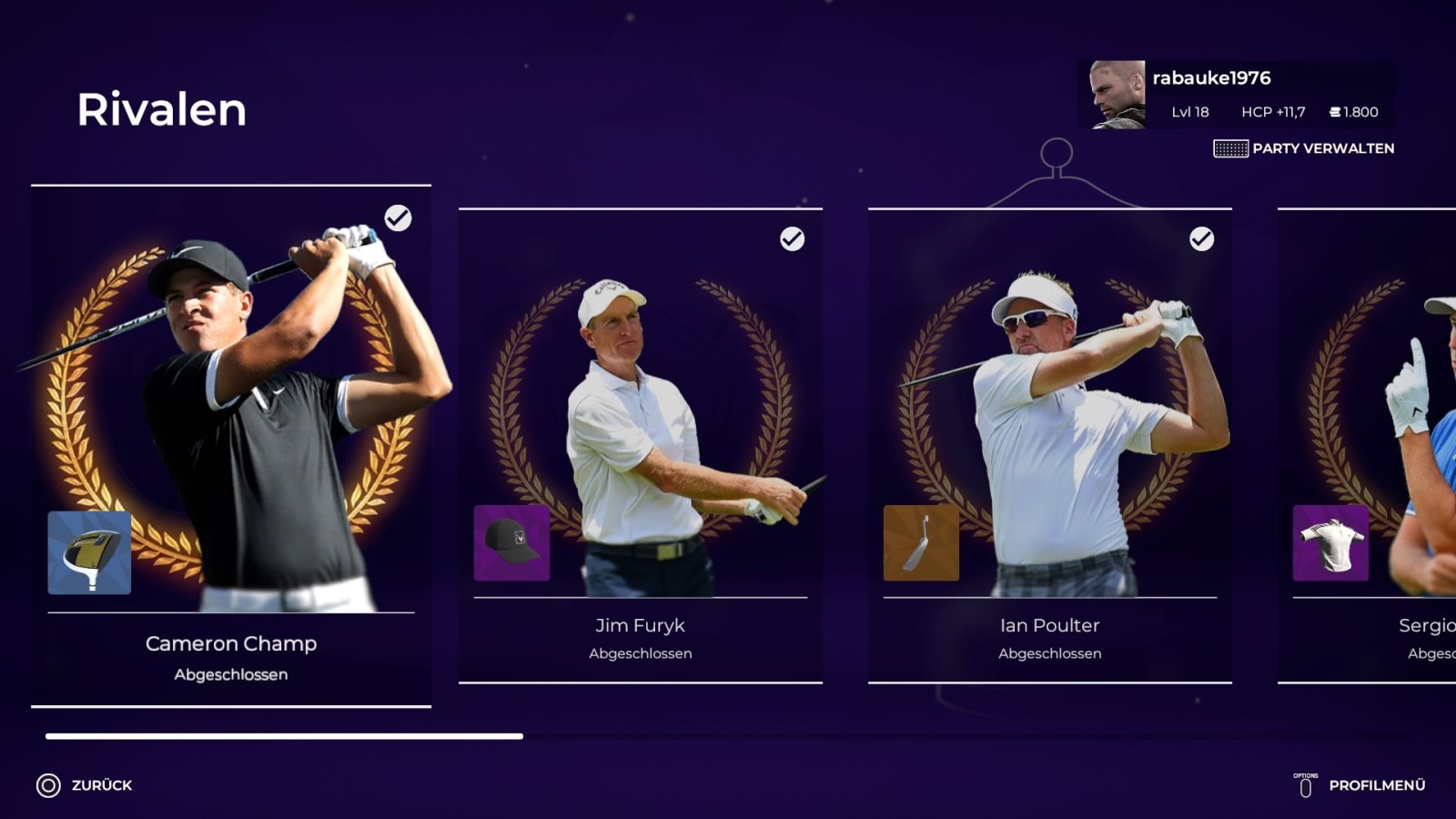Click the rabauke1976 player profile badge
The image size is (1456, 819).
tap(1235, 95)
